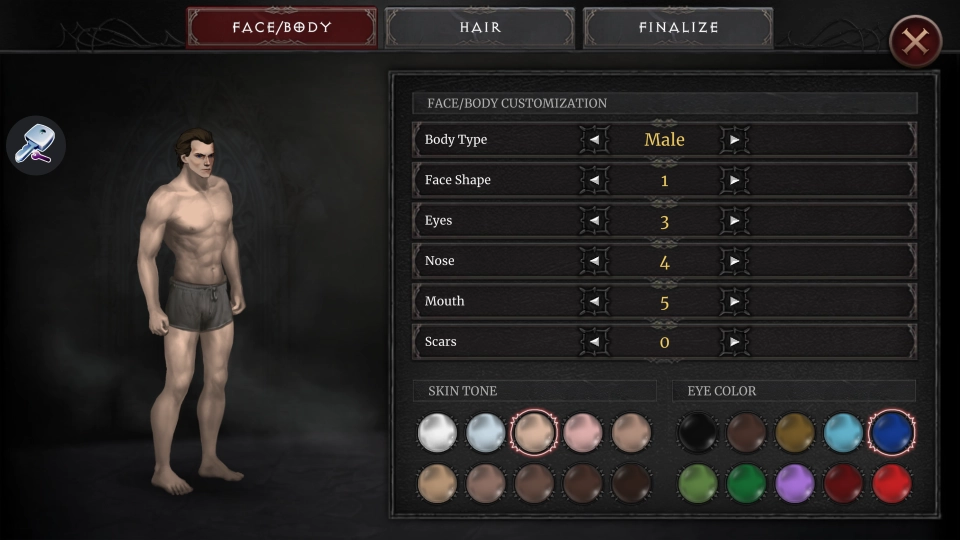Viewport: 960px width, 540px height.
Task: Cycle Mouth forward with right arrow
Action: pyautogui.click(x=735, y=301)
